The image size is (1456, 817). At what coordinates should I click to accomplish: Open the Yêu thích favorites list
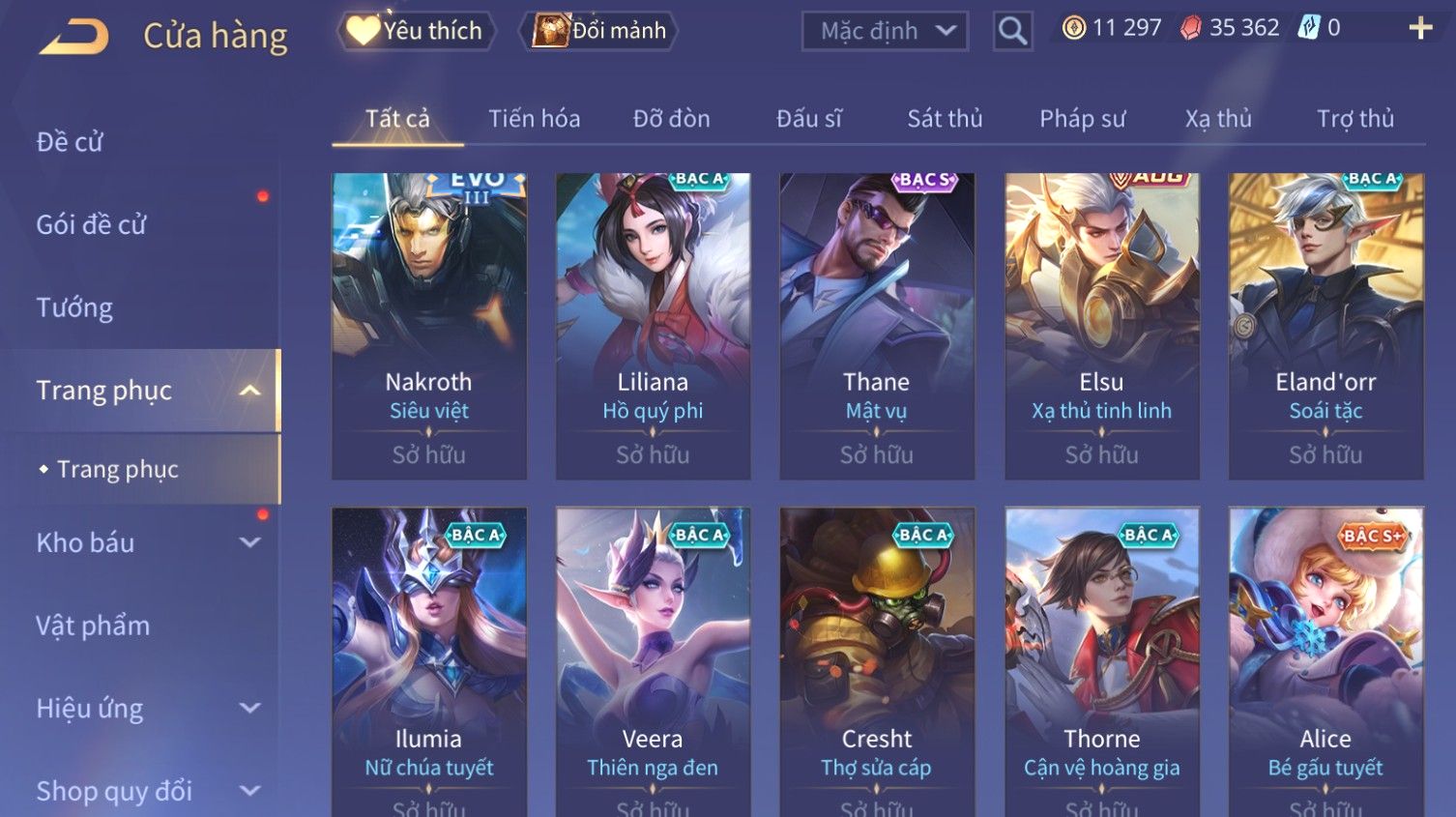point(416,31)
